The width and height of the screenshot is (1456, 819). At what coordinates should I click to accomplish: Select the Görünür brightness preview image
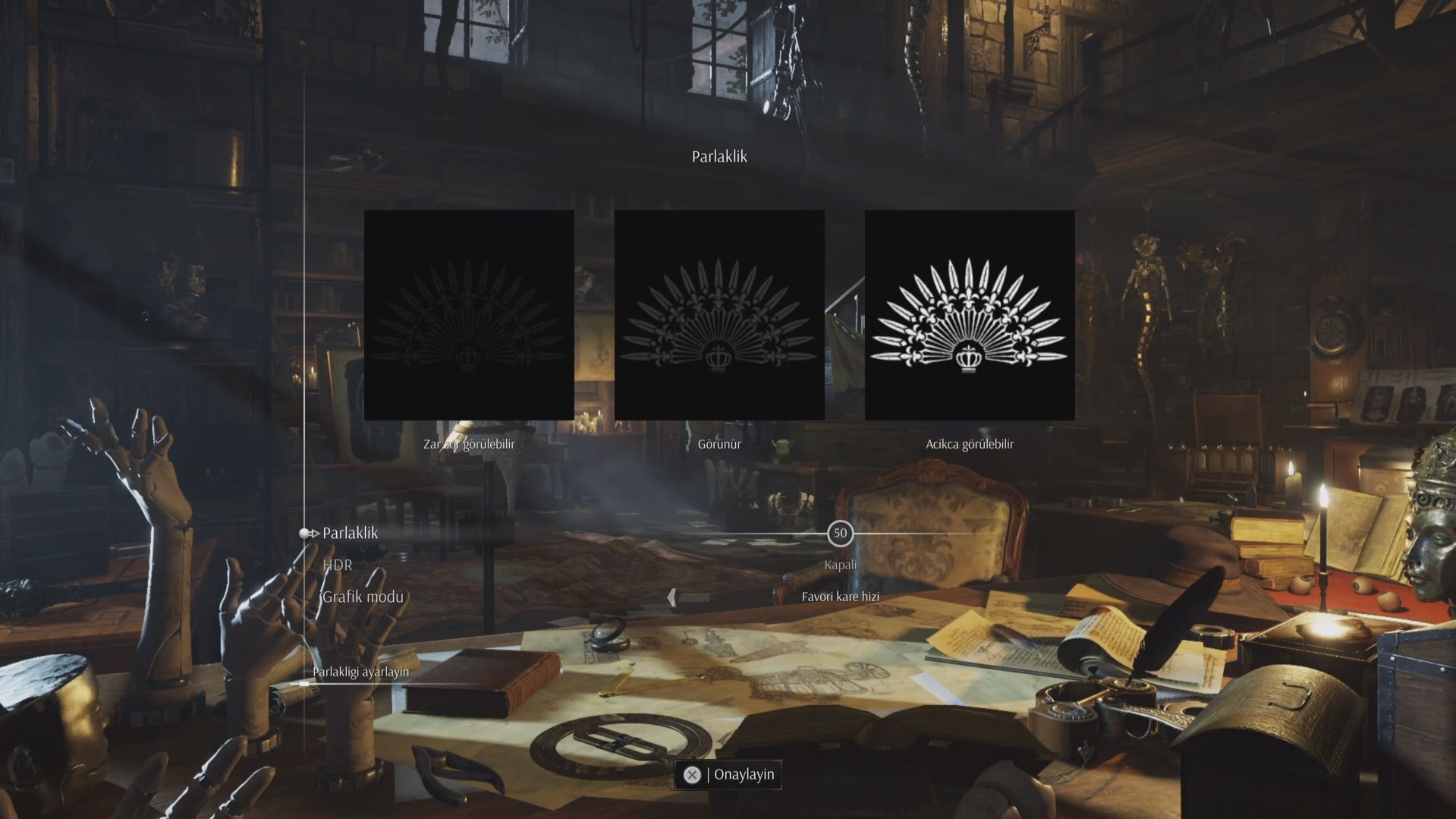coord(719,315)
